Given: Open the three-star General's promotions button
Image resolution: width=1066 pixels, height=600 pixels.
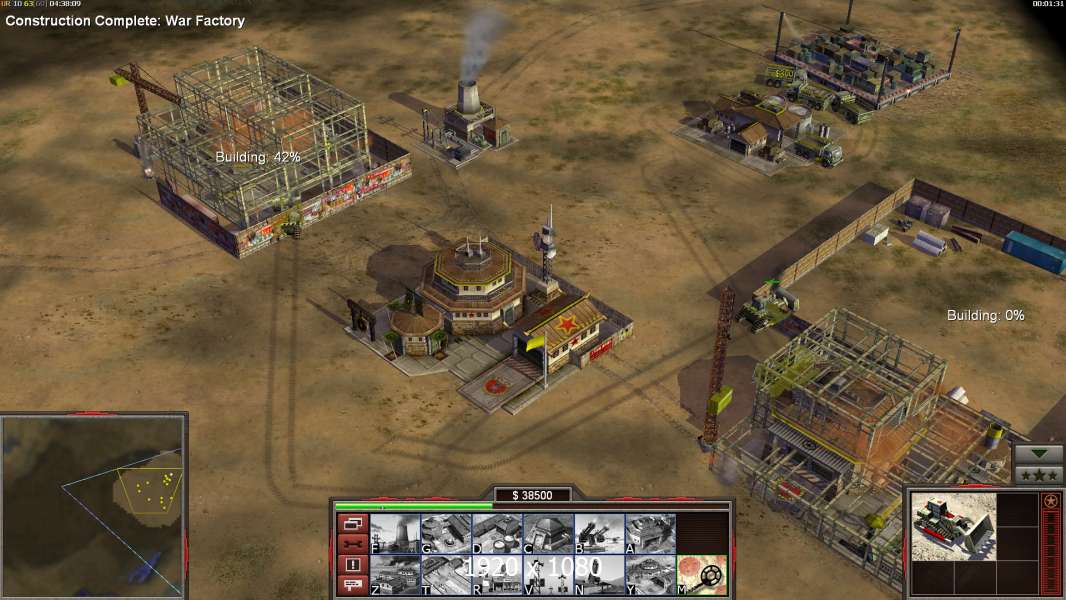Looking at the screenshot, I should pyautogui.click(x=1039, y=475).
